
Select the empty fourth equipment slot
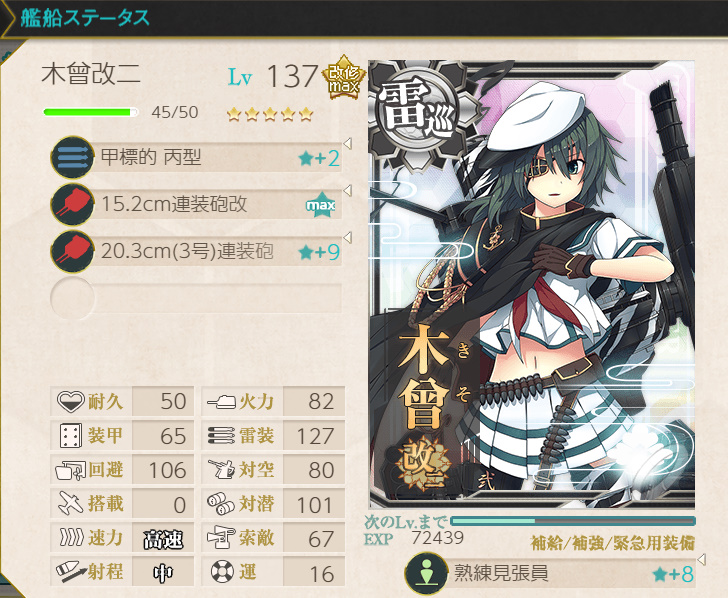tap(197, 298)
